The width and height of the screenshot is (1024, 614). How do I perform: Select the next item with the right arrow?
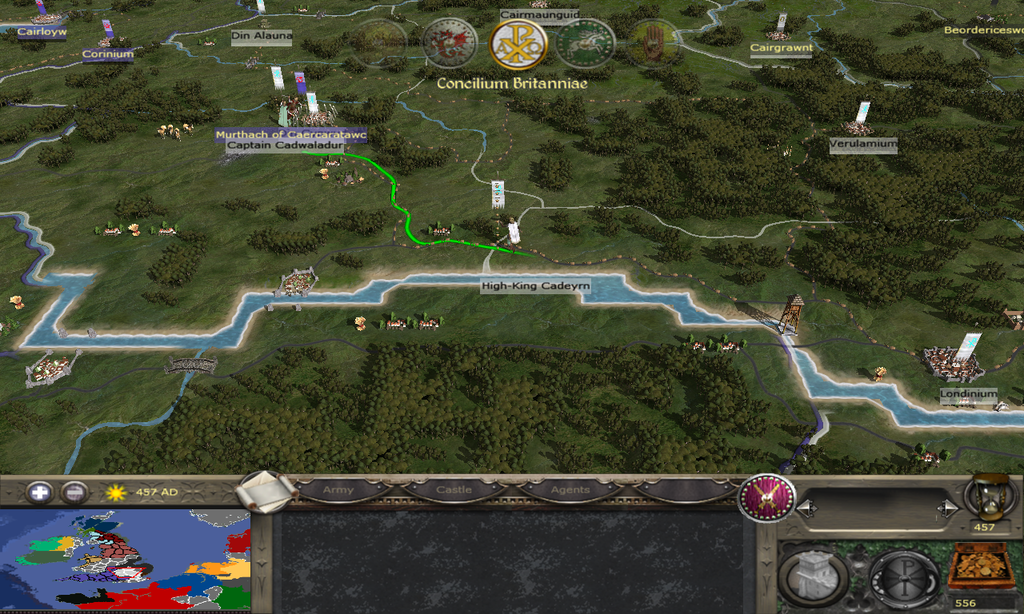tap(945, 510)
